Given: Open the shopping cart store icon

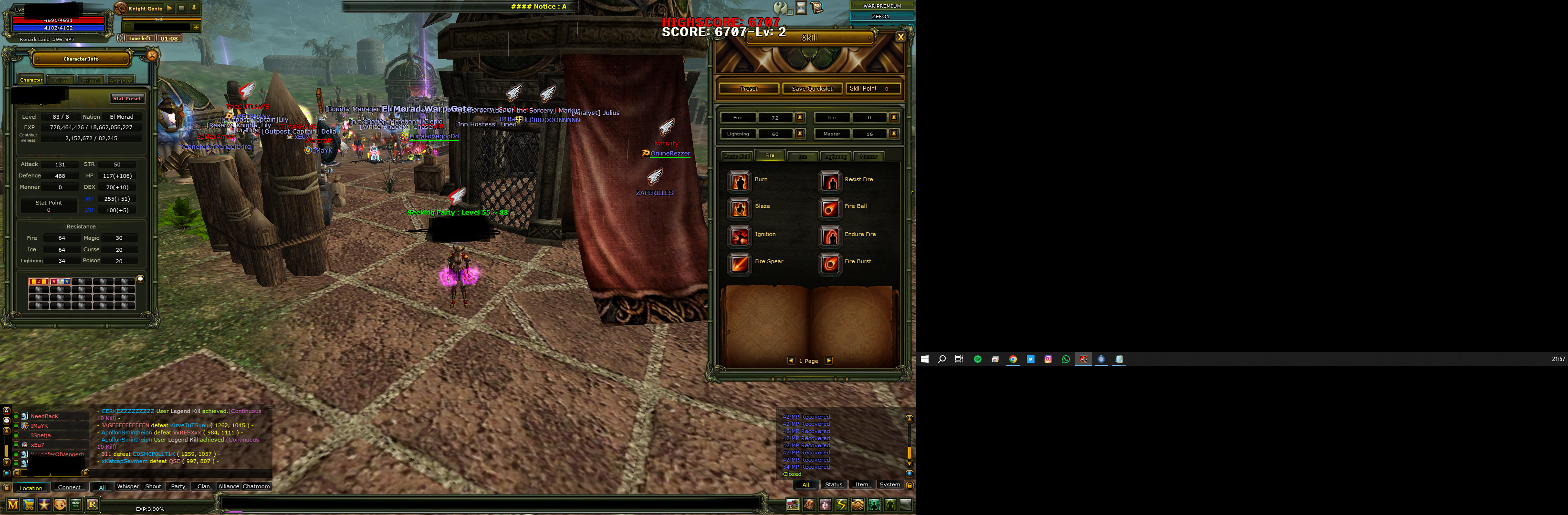Looking at the screenshot, I should point(28,505).
